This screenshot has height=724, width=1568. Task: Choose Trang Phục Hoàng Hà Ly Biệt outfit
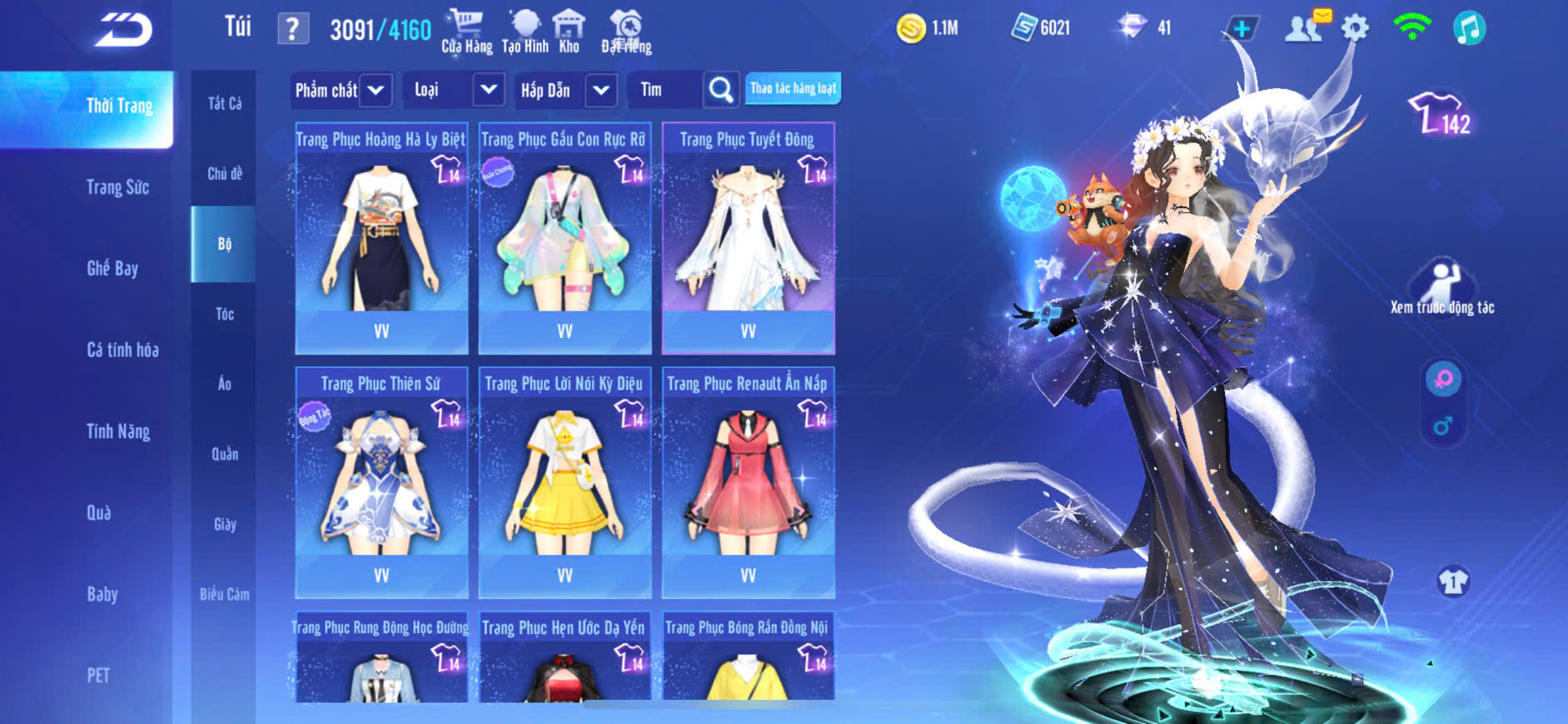[x=381, y=238]
